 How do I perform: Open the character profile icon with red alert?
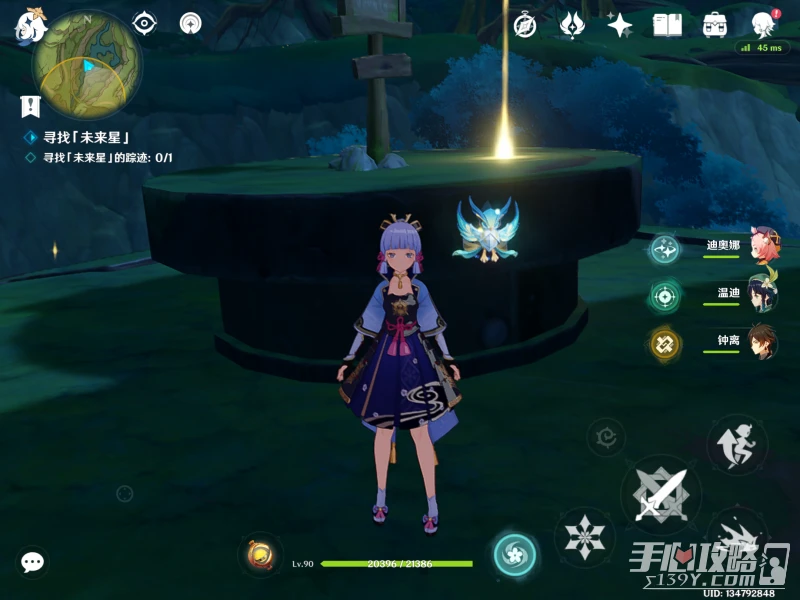(764, 25)
